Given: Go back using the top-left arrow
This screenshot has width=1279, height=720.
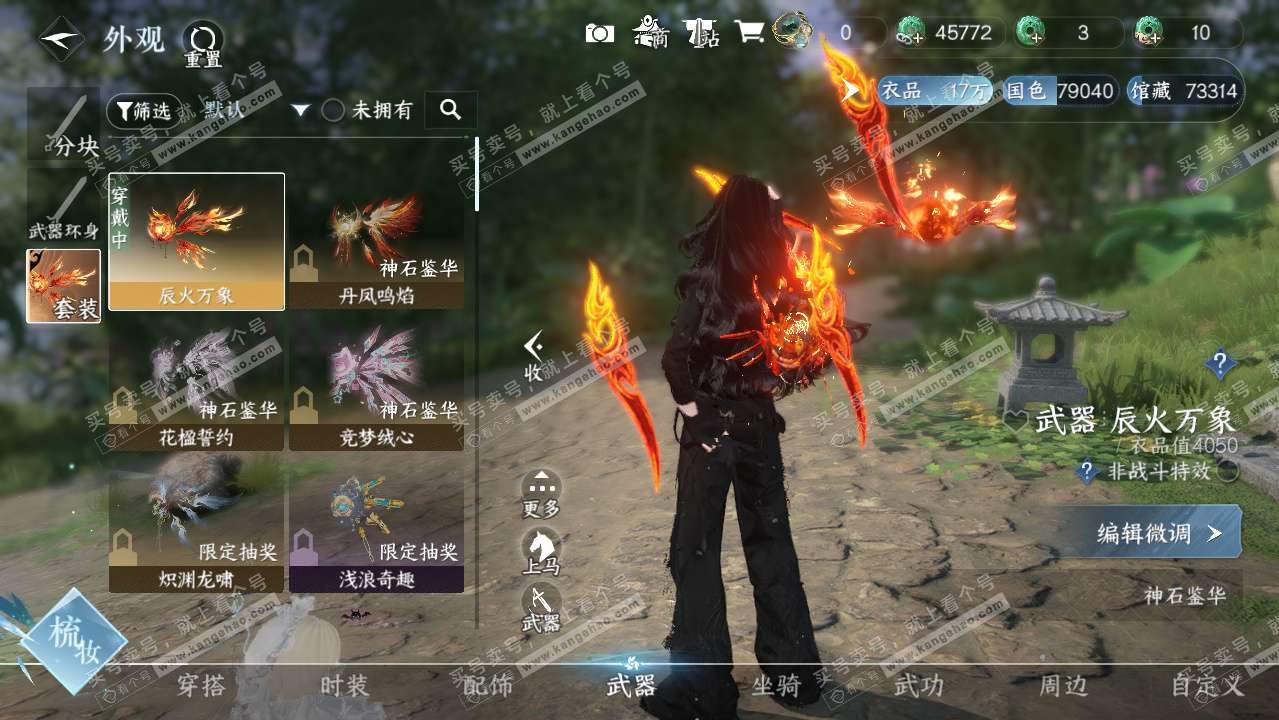Looking at the screenshot, I should 61,39.
